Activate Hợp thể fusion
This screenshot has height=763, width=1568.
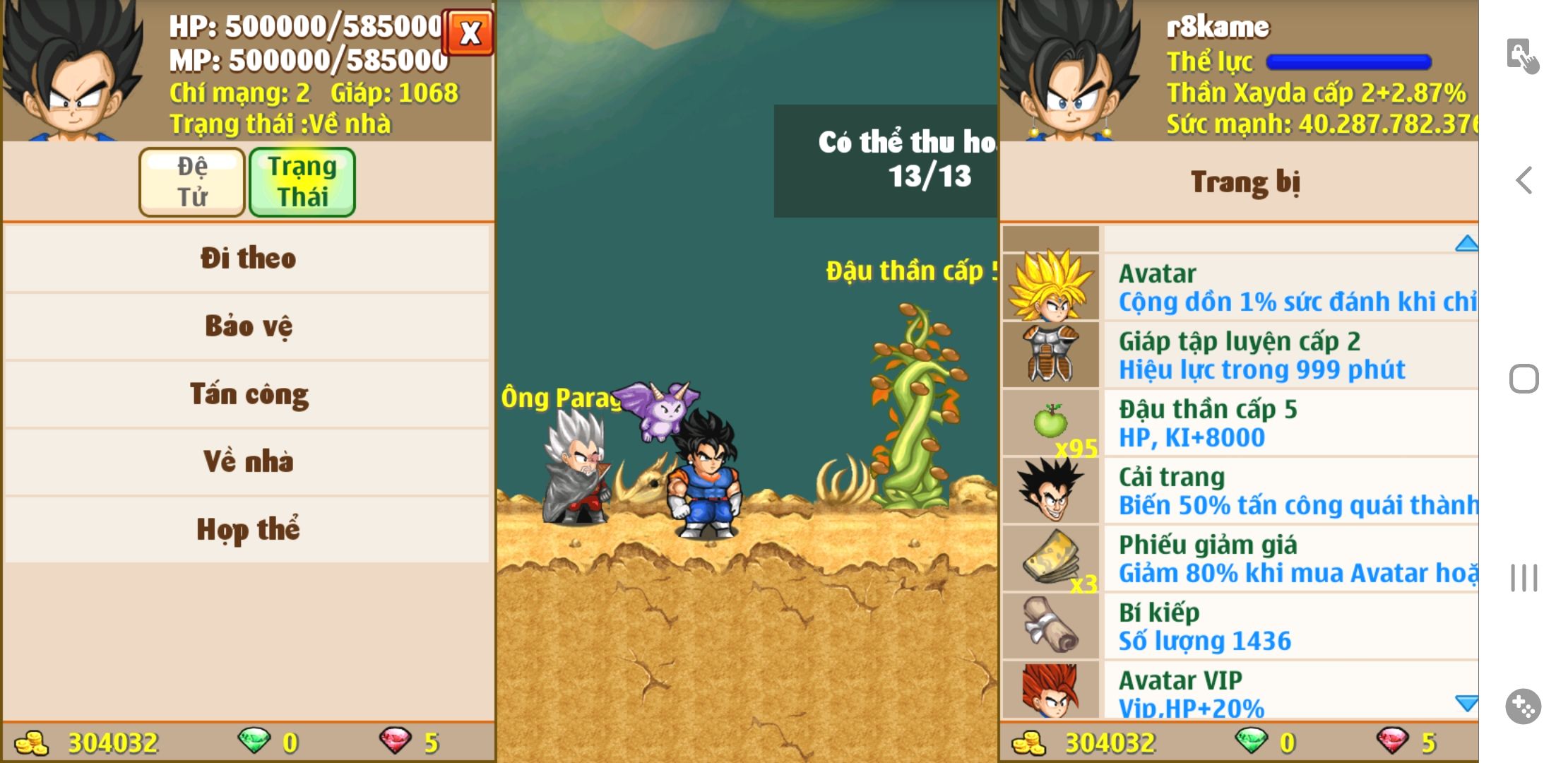click(247, 529)
